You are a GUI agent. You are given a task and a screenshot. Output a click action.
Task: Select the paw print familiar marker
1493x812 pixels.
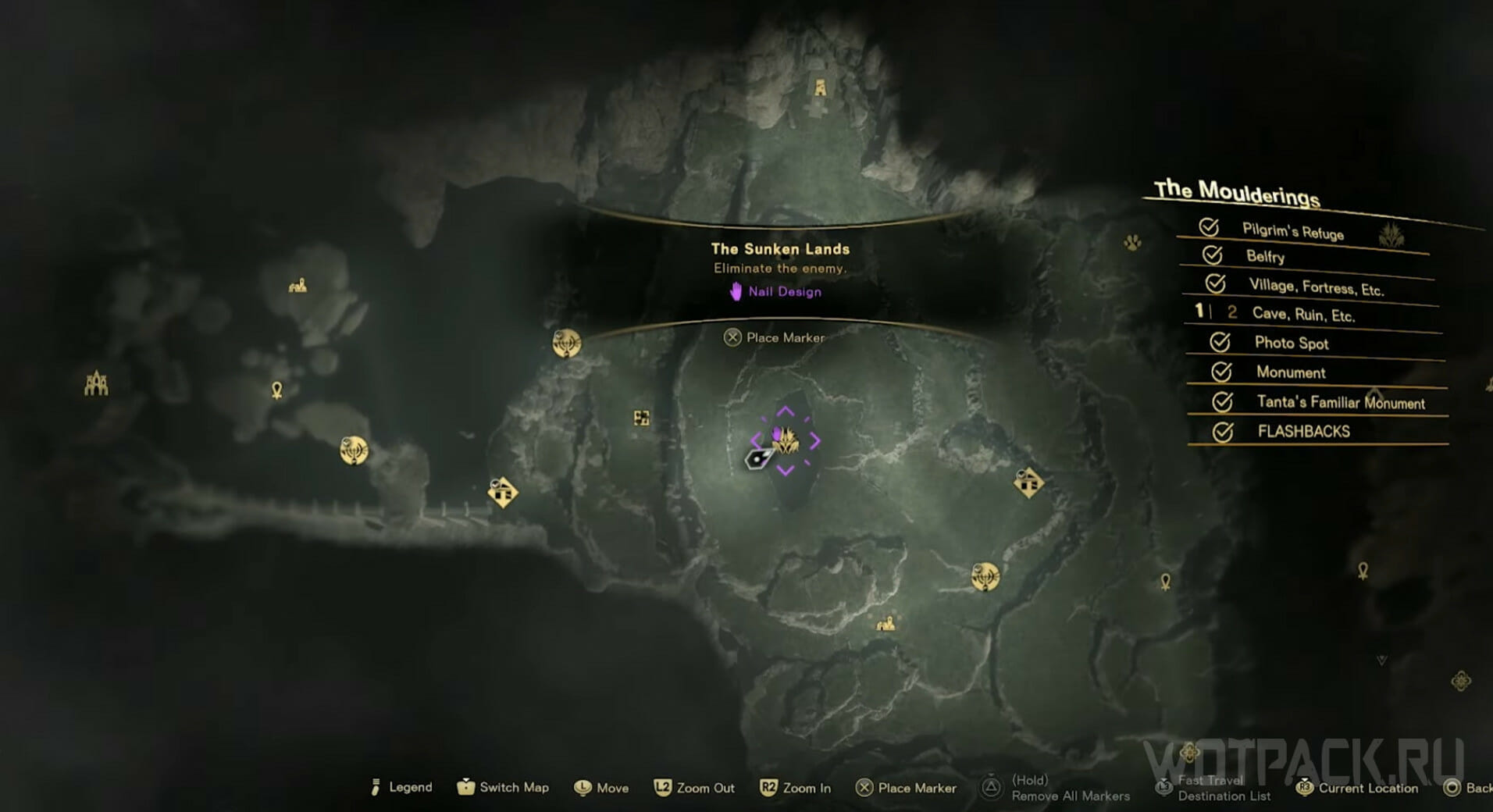click(x=1132, y=243)
